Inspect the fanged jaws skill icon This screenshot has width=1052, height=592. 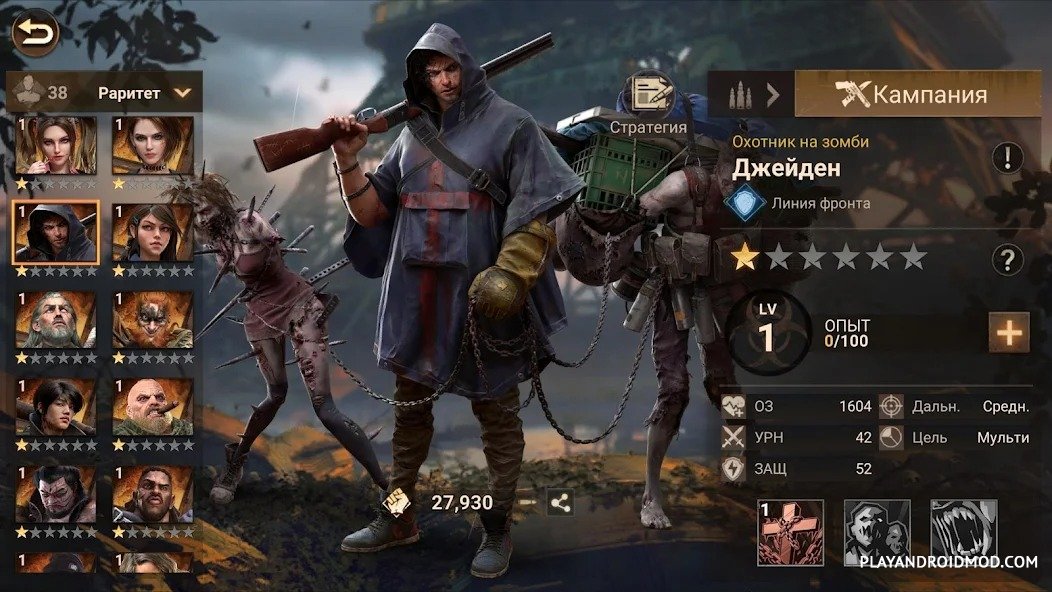(x=964, y=532)
